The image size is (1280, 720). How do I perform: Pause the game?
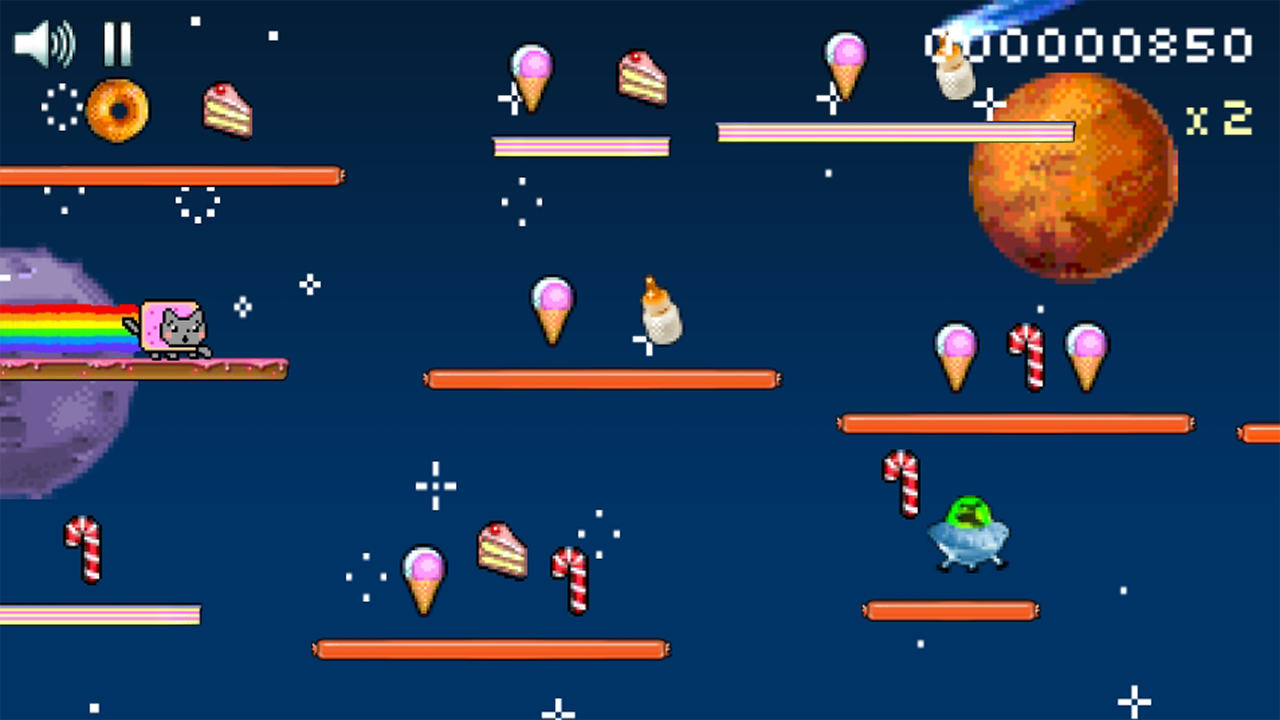(x=115, y=42)
